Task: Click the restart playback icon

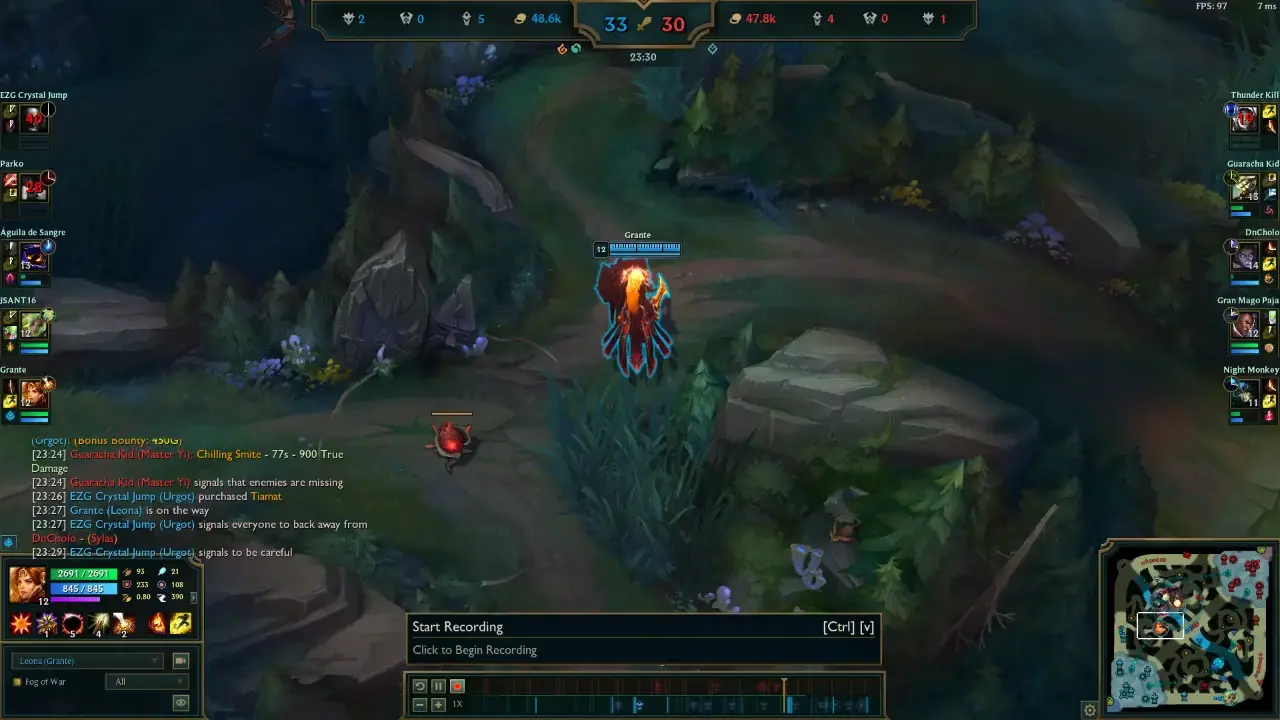Action: [x=419, y=686]
